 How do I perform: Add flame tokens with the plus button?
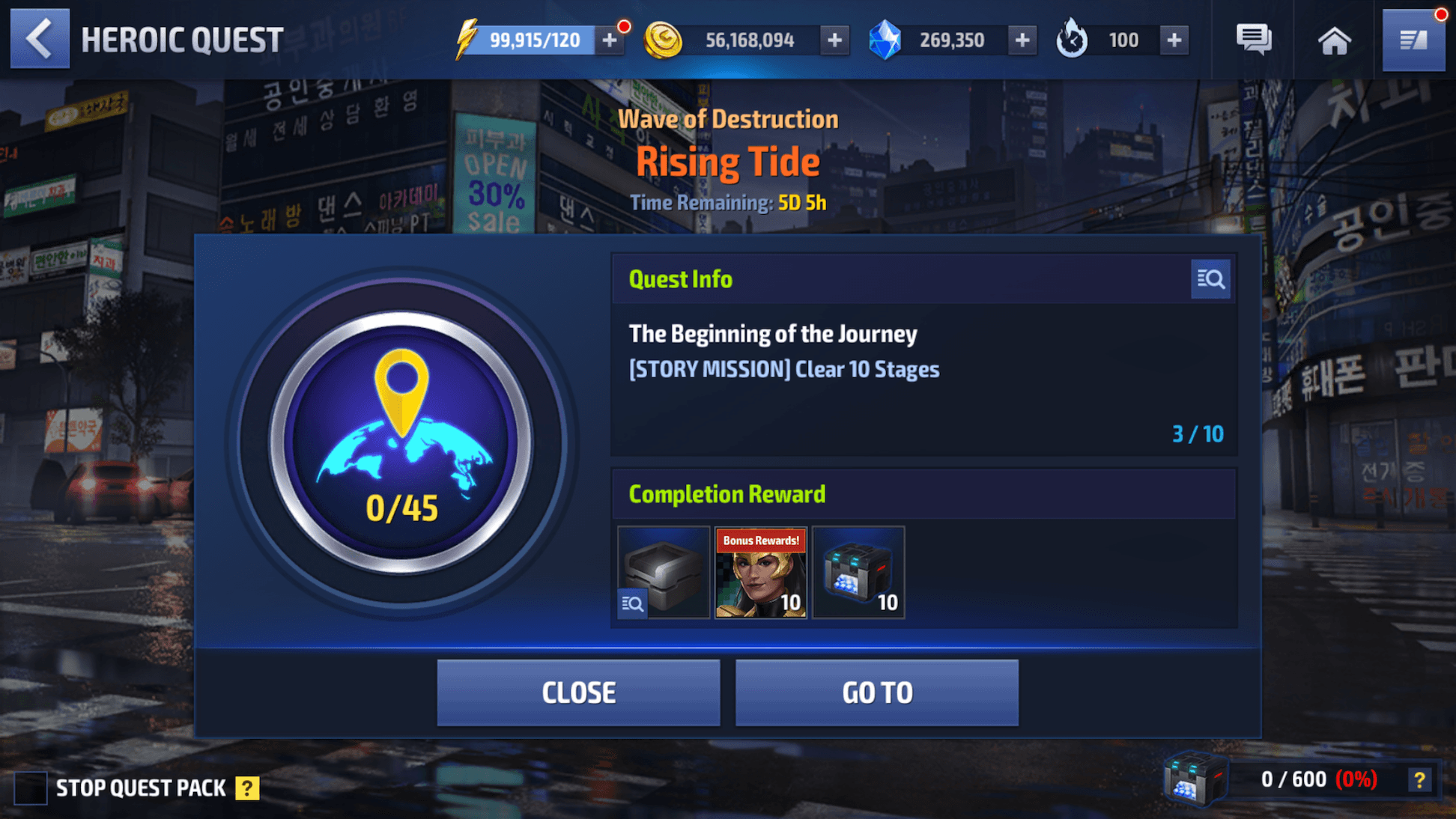1174,40
